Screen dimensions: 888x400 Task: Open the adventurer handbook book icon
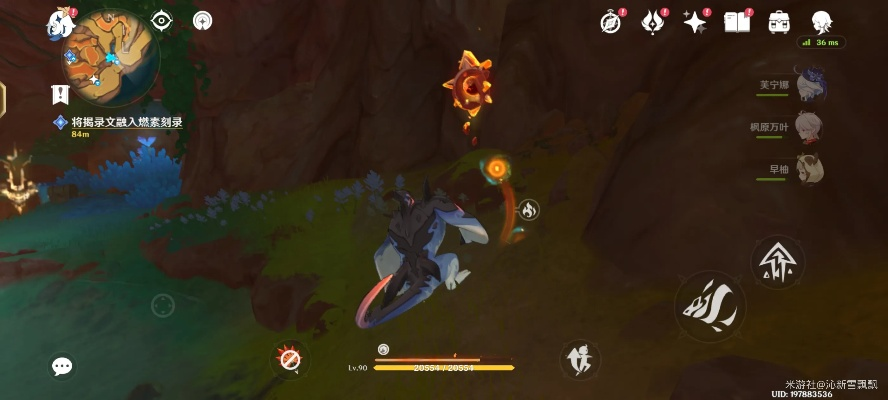pyautogui.click(x=737, y=22)
